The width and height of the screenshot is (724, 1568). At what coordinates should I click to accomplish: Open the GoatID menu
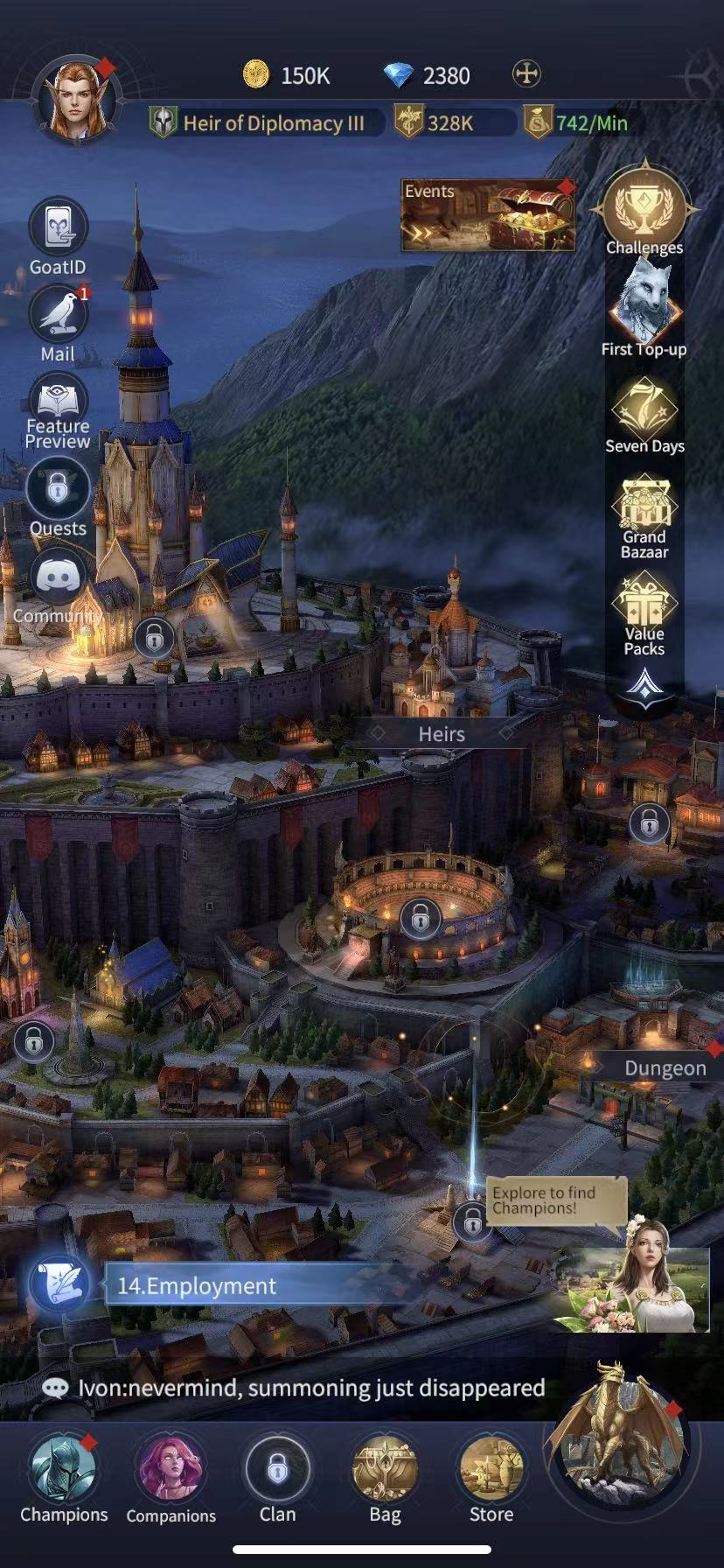tap(58, 229)
